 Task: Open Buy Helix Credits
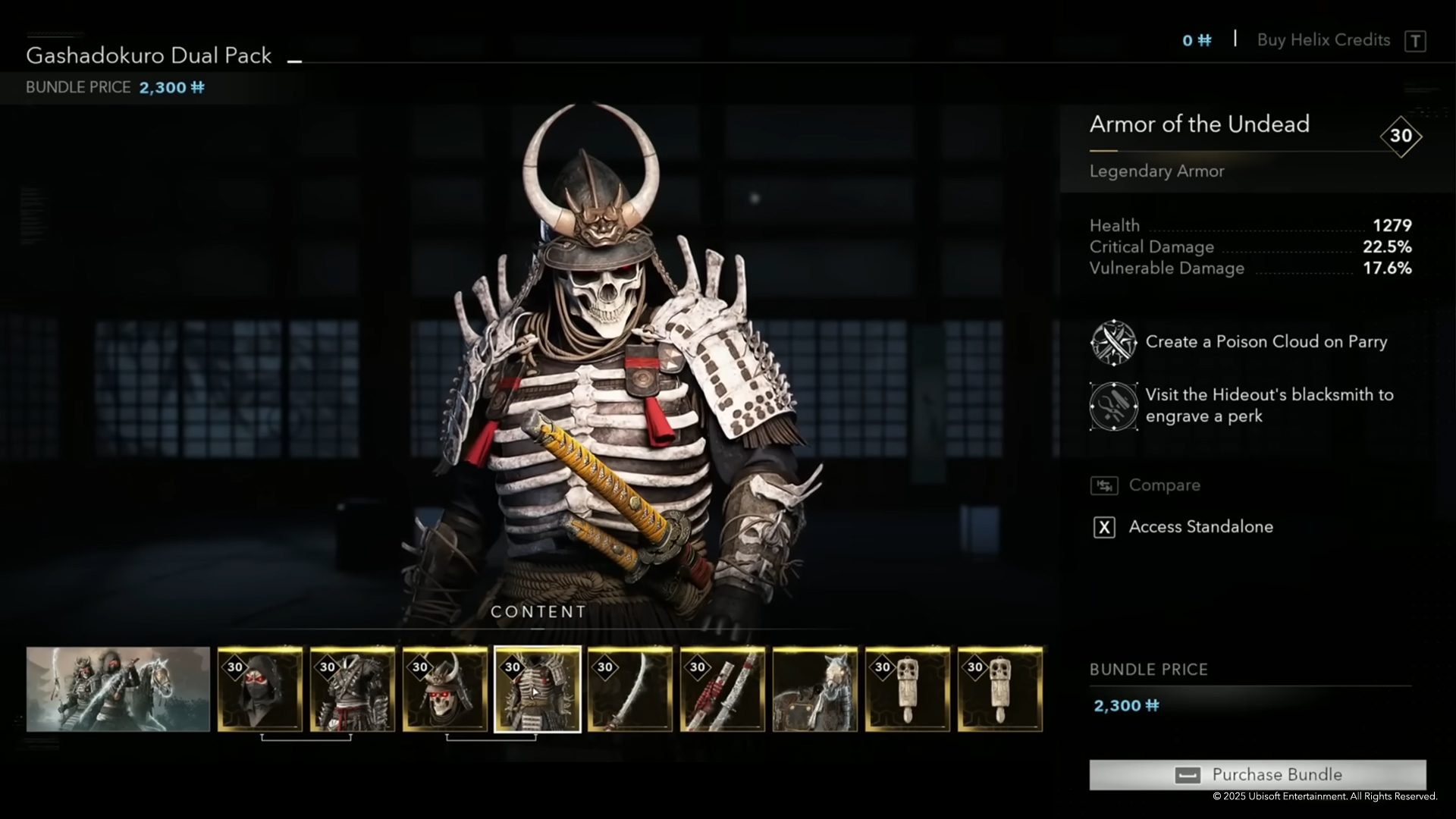1323,40
